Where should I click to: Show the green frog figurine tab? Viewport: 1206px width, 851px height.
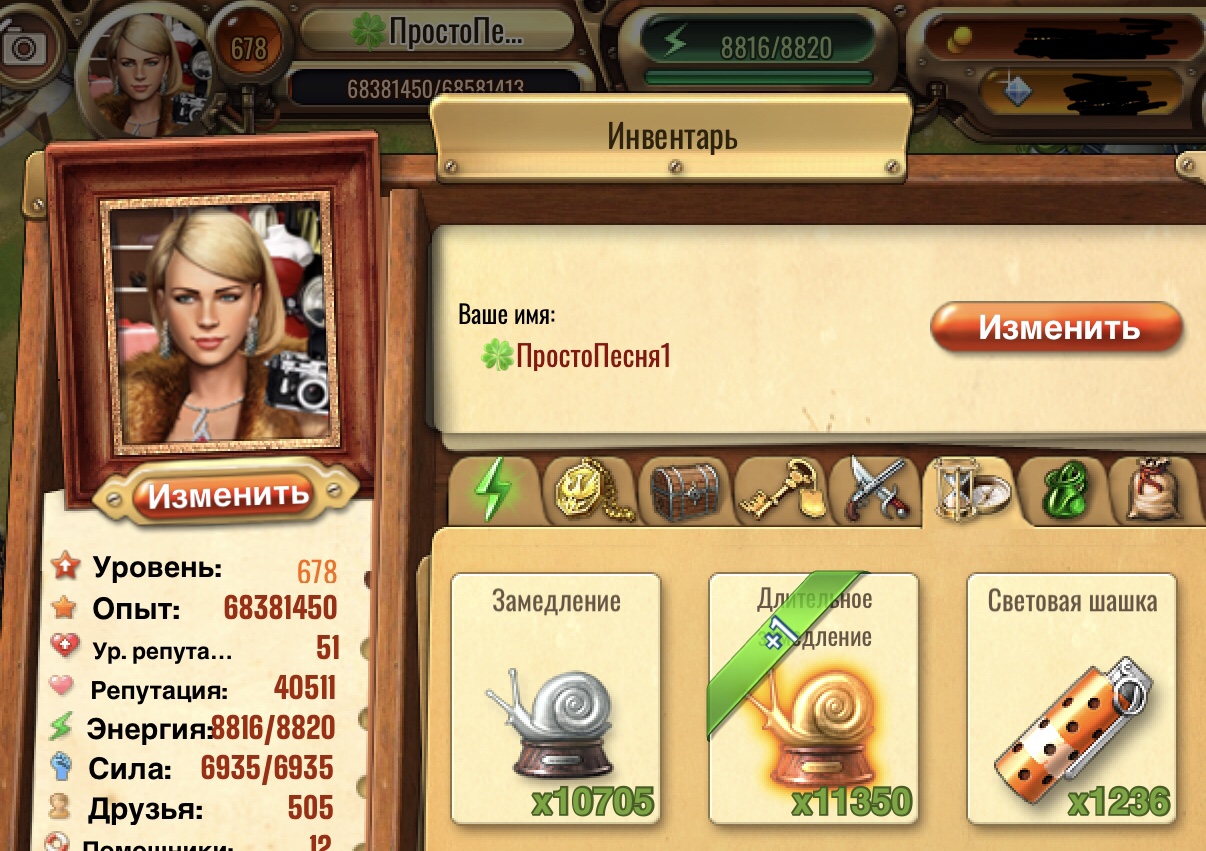click(x=1064, y=491)
